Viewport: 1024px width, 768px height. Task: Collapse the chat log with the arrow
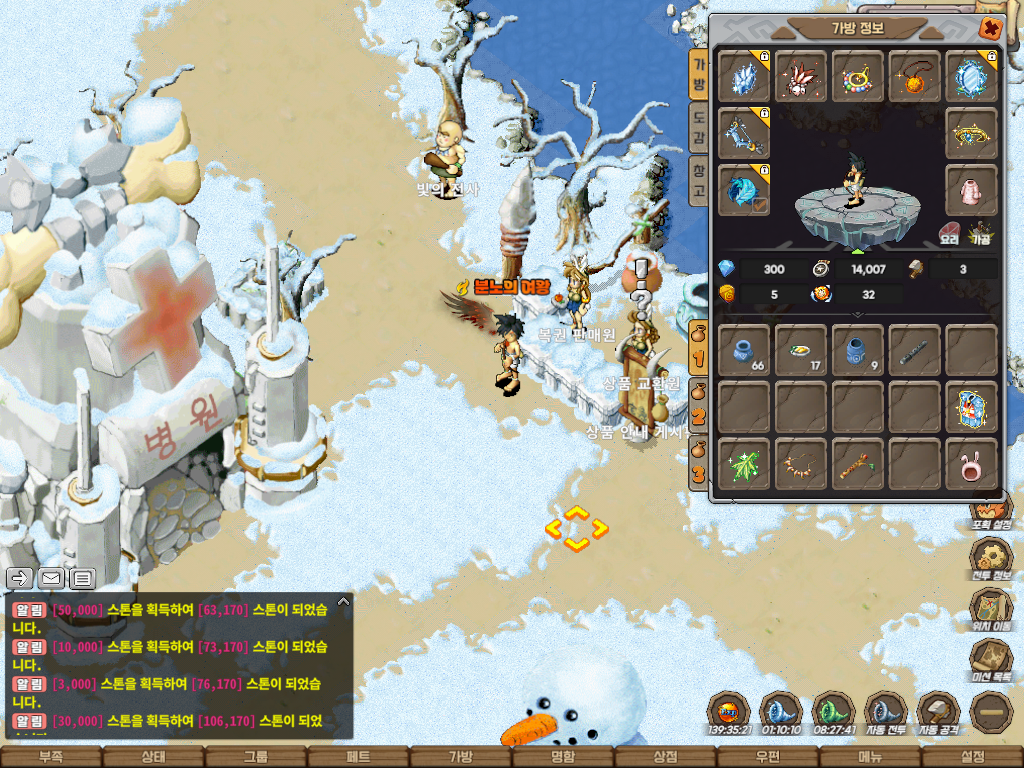[344, 602]
